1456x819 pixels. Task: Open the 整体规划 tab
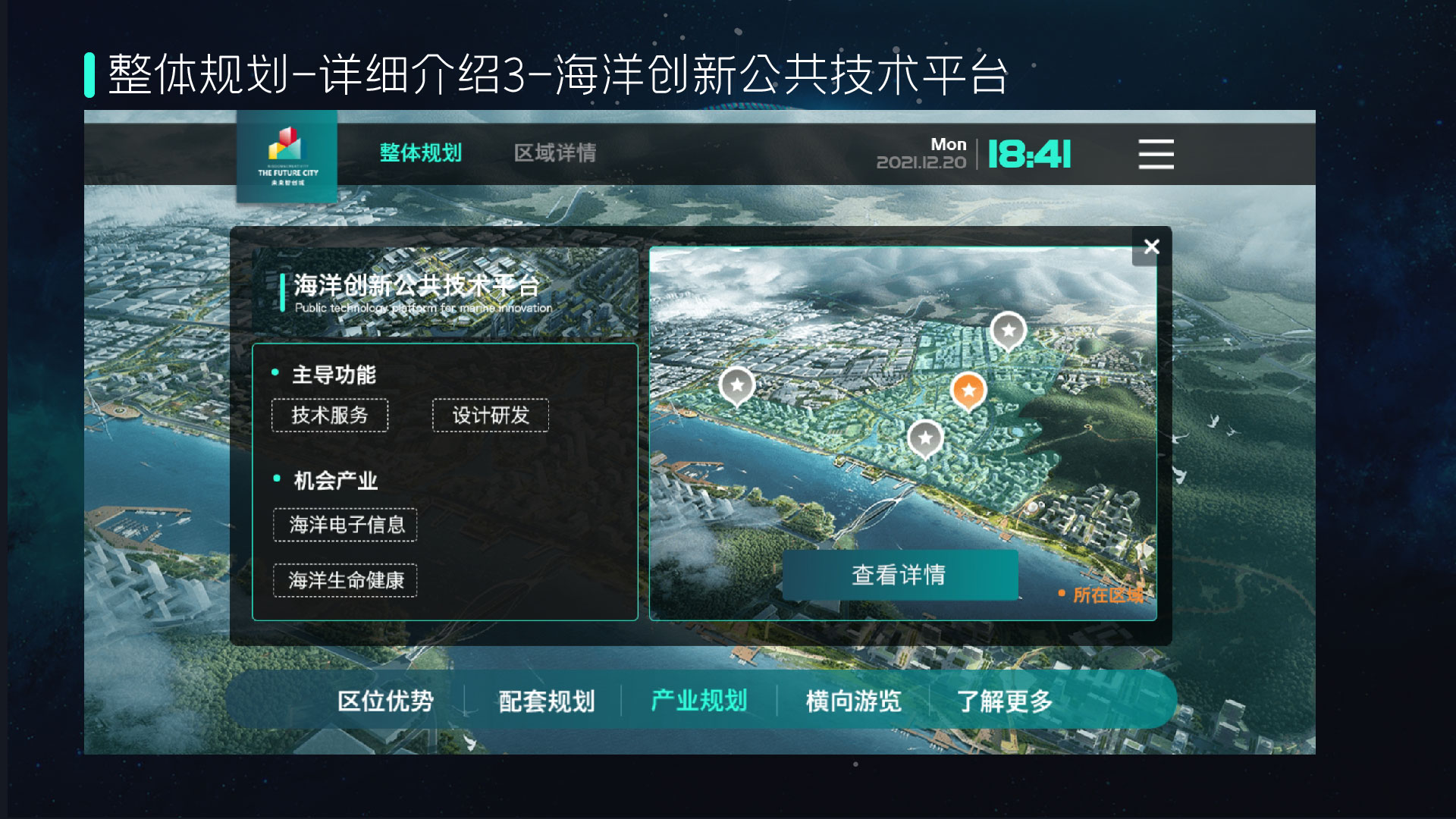click(422, 152)
